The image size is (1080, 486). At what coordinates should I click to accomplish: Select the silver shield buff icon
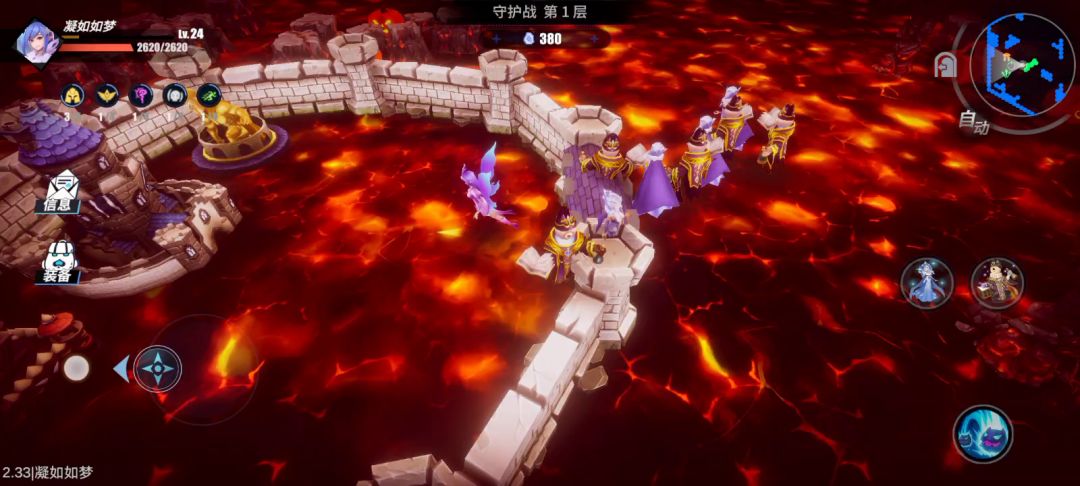(175, 95)
